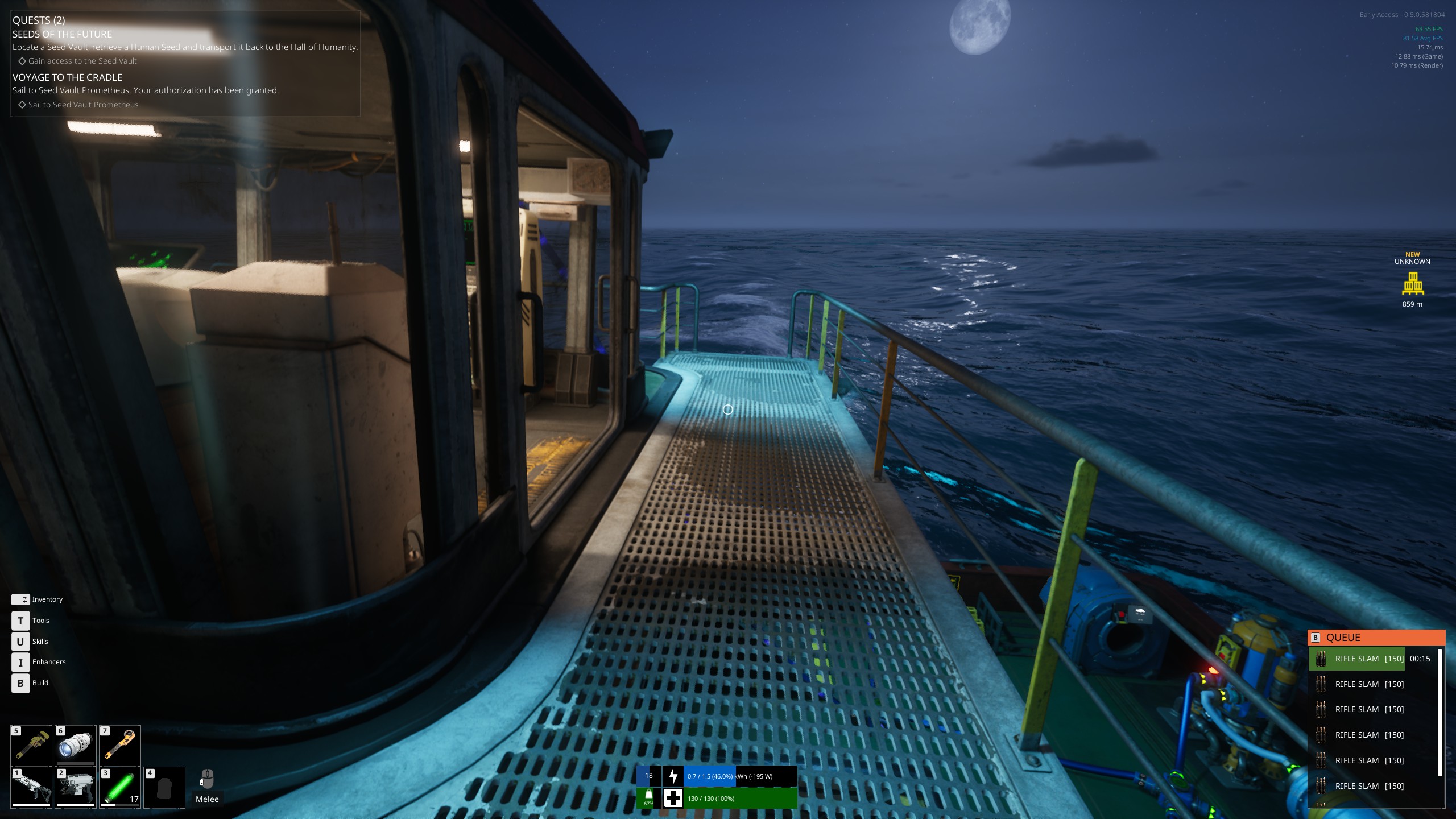
Task: Choose the orange ratchet tool in slot 7
Action: coord(120,745)
